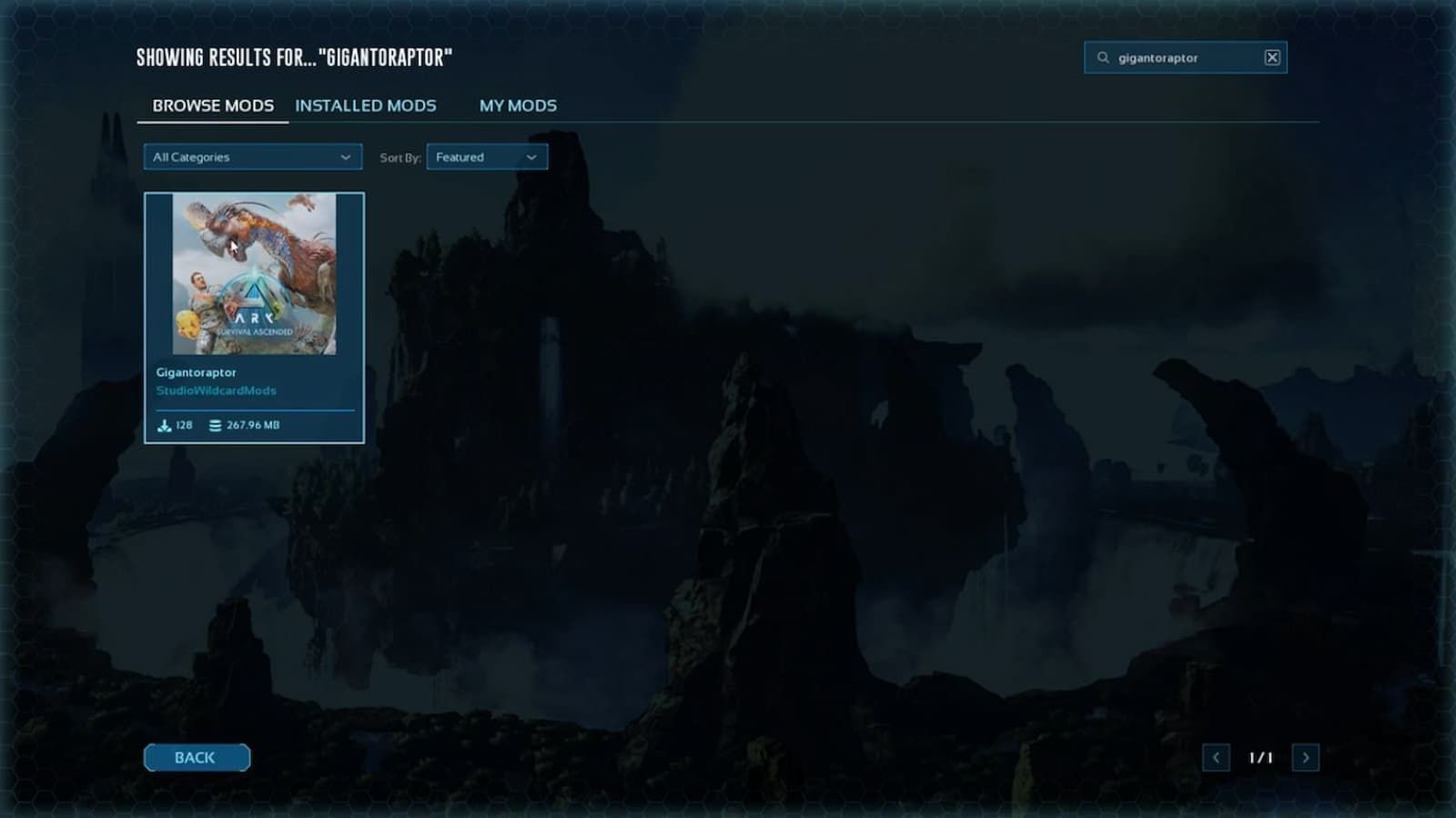The width and height of the screenshot is (1456, 818).
Task: Click the search icon inside the search field
Action: tap(1101, 57)
